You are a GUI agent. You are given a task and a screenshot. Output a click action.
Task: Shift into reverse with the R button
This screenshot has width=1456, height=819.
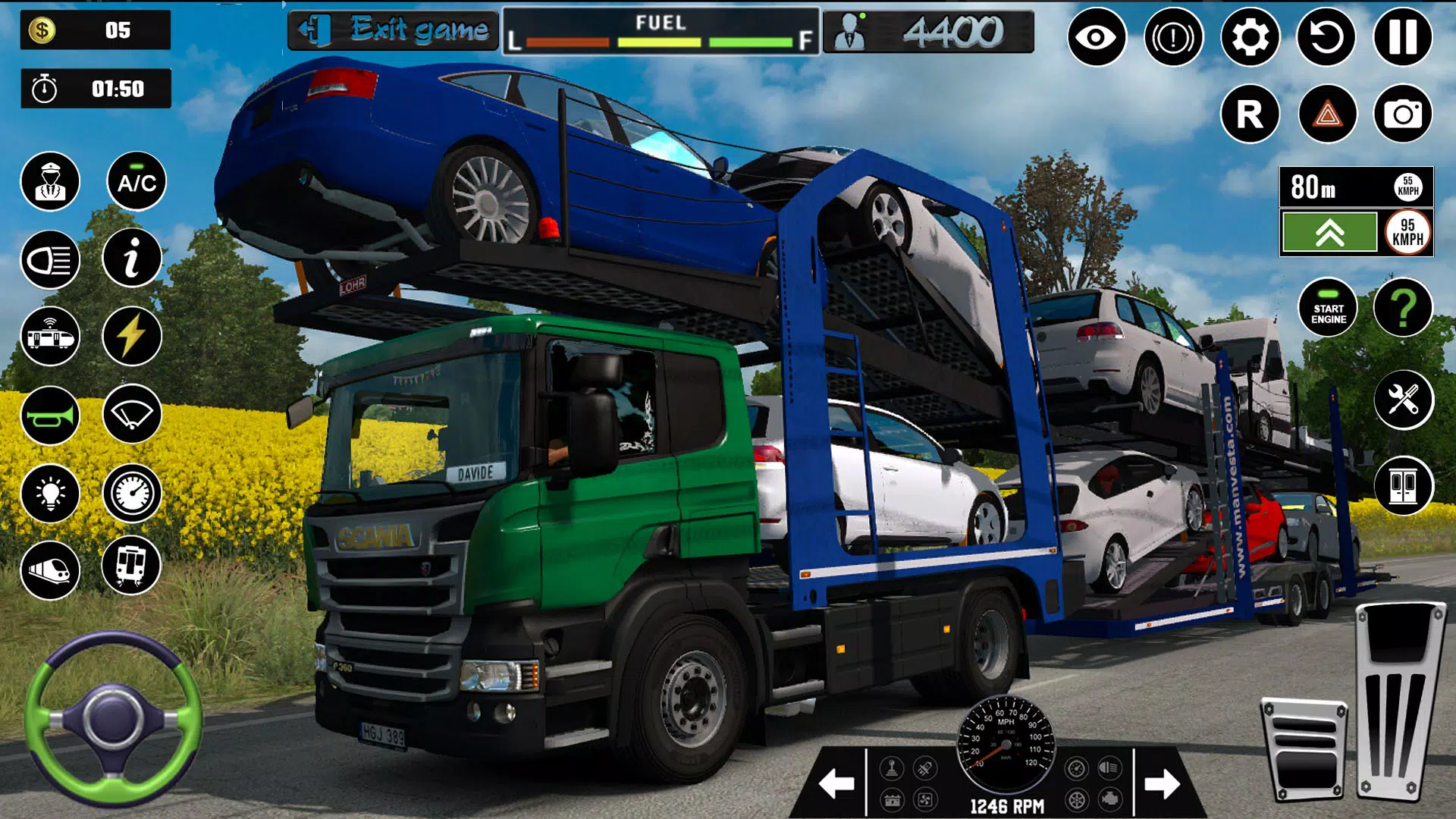(1250, 115)
